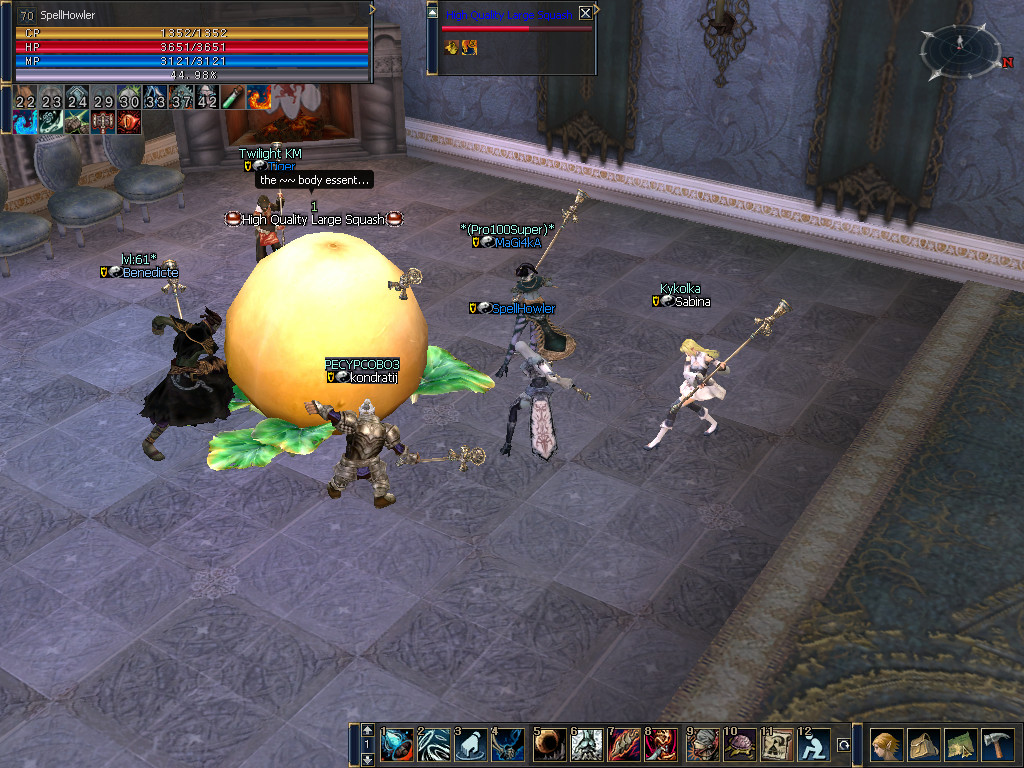Use the turtle shell item in slot 10
The image size is (1024, 768).
tap(740, 745)
